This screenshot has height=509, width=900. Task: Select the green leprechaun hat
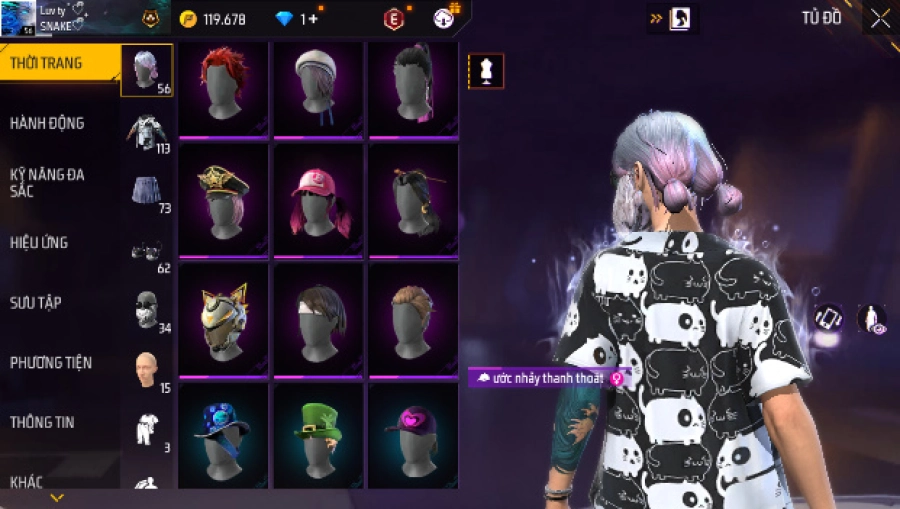click(x=318, y=436)
